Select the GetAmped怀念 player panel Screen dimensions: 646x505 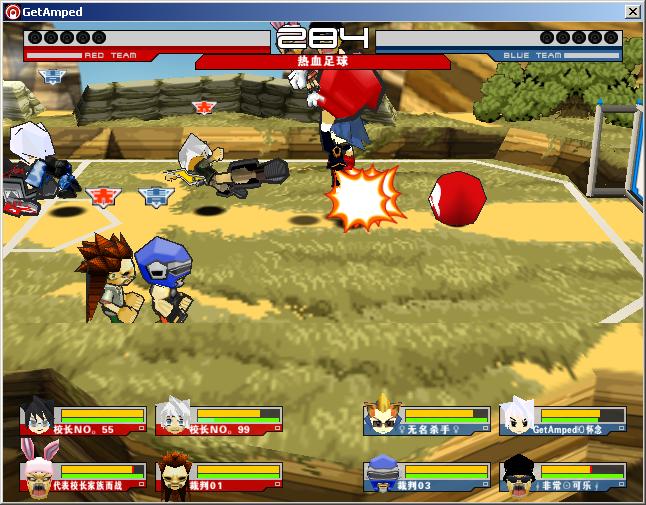(563, 420)
